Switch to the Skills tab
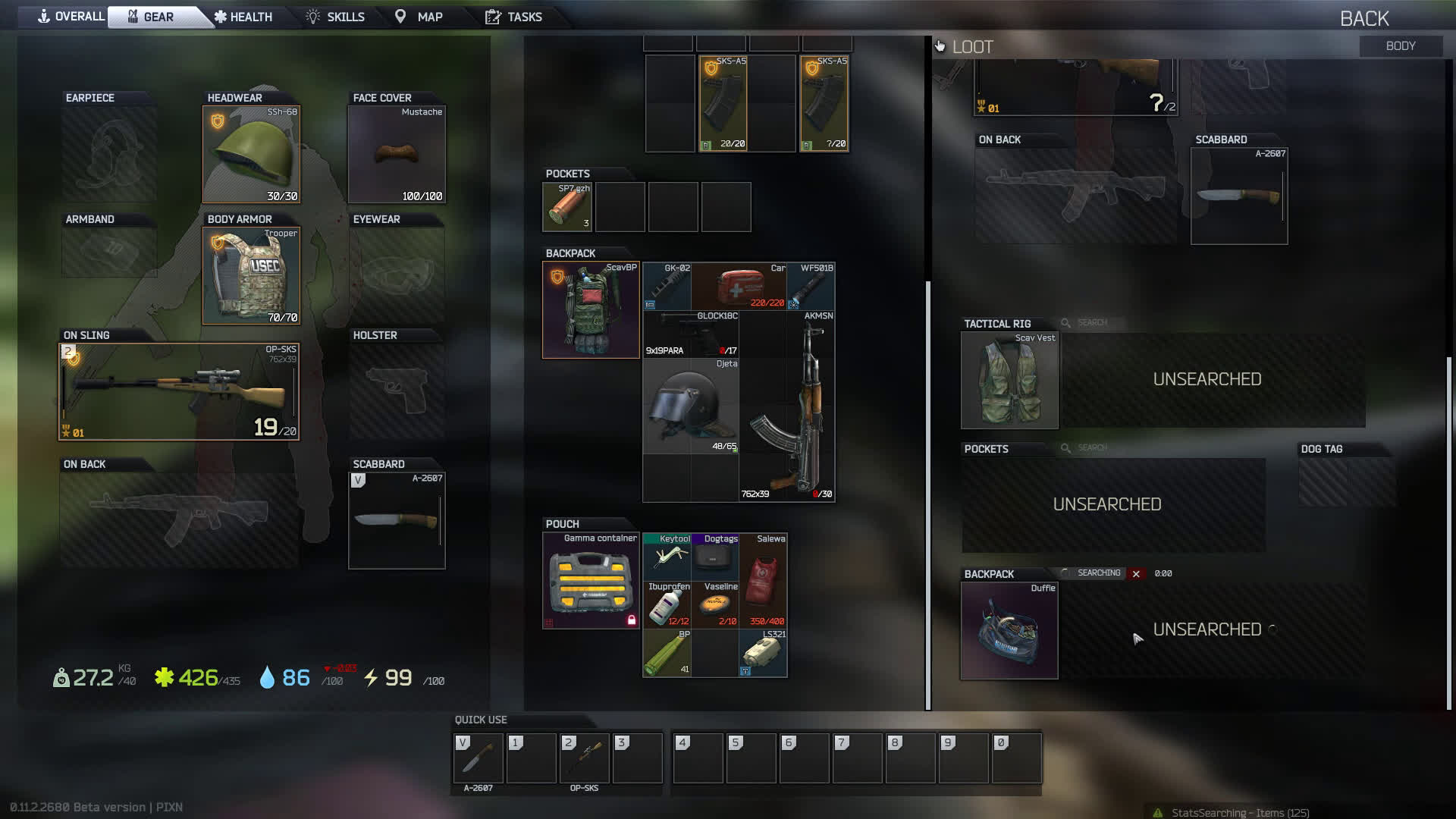 (x=335, y=17)
